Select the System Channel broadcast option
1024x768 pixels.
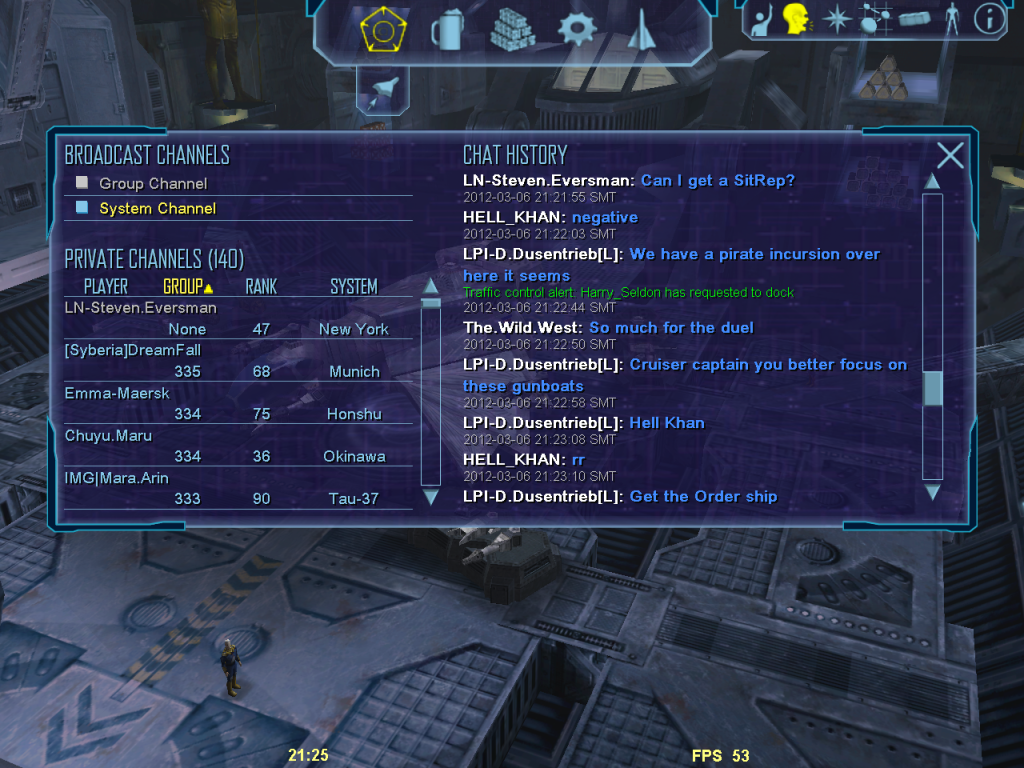click(157, 209)
